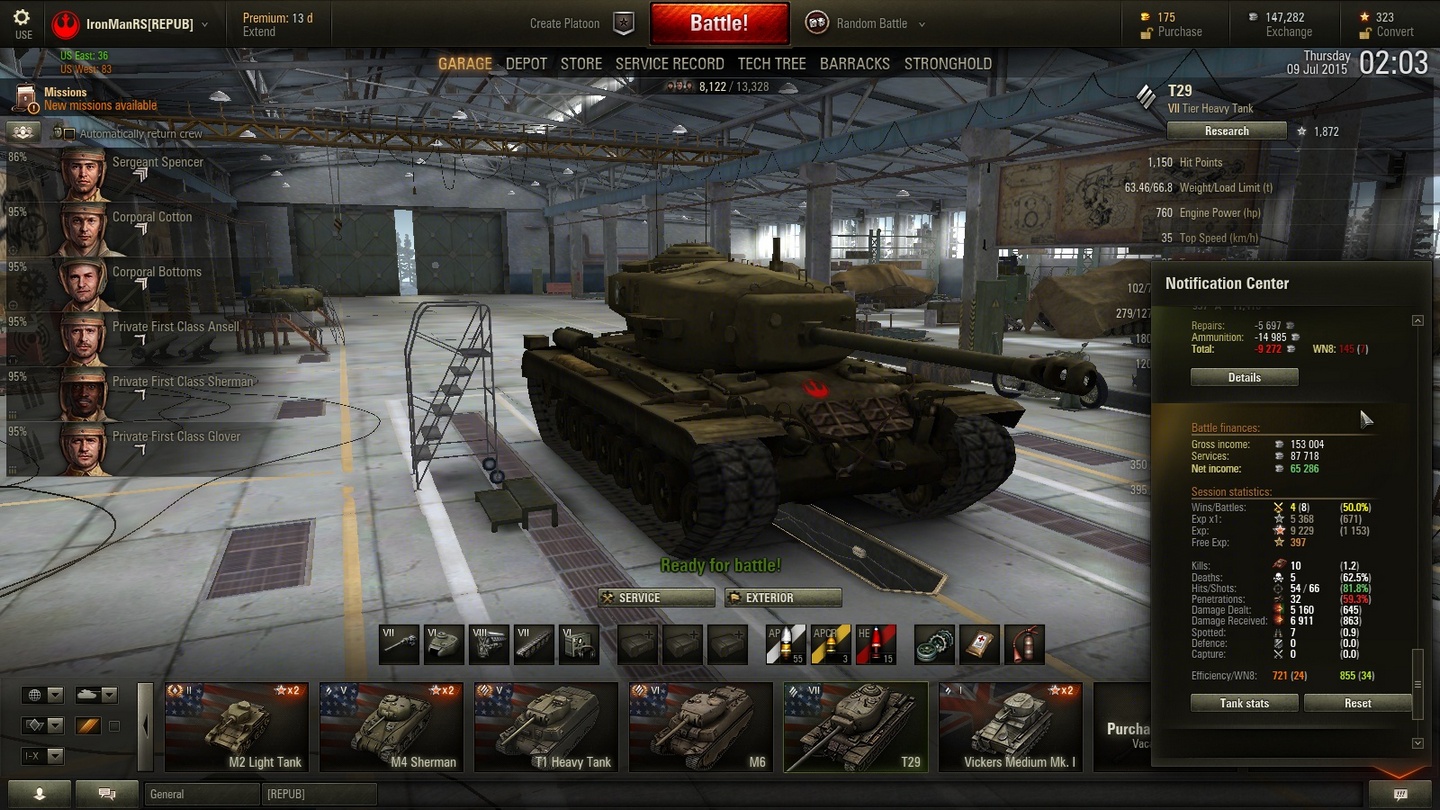Click the Create Platoon button
The image size is (1440, 810).
pyautogui.click(x=581, y=24)
